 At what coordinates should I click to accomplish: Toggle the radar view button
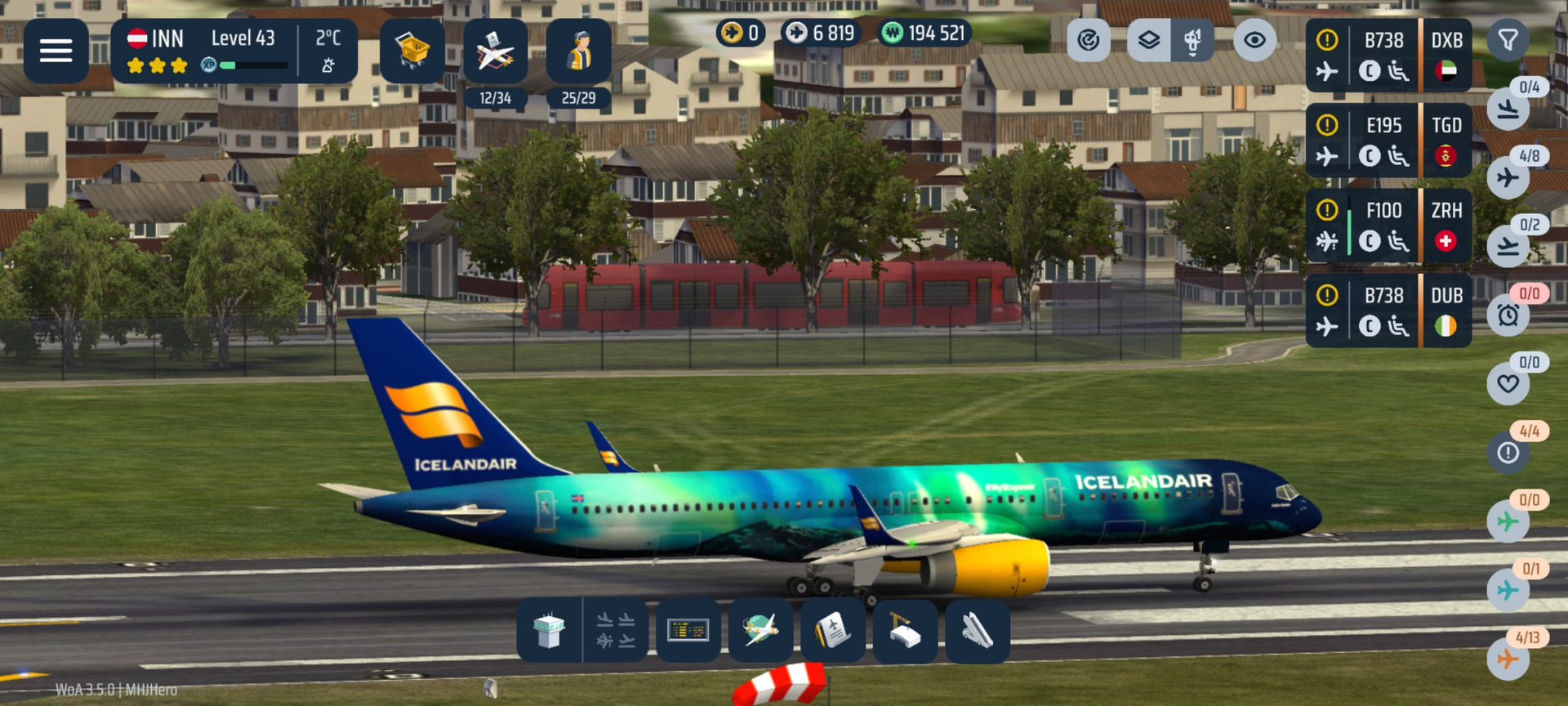pyautogui.click(x=1088, y=40)
